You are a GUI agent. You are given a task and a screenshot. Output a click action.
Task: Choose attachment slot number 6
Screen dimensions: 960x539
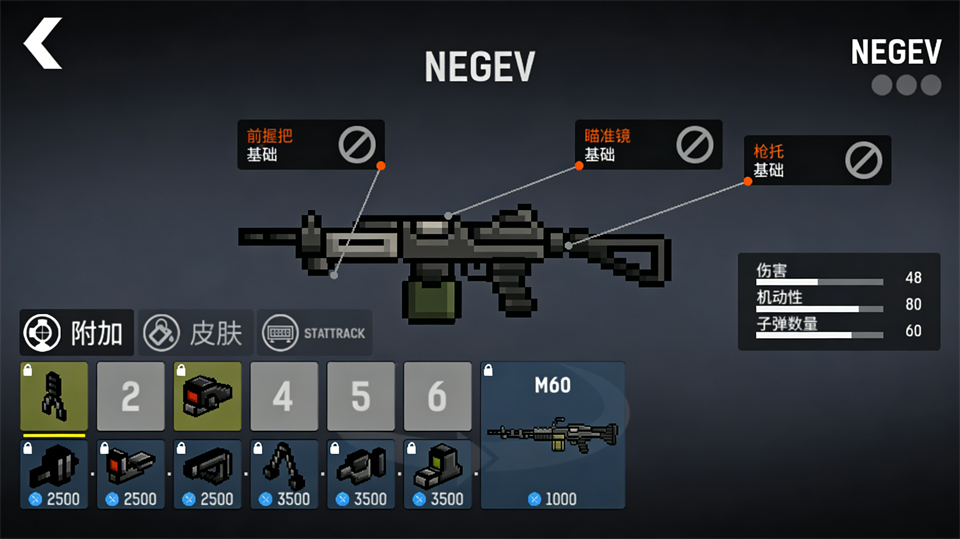(x=437, y=397)
